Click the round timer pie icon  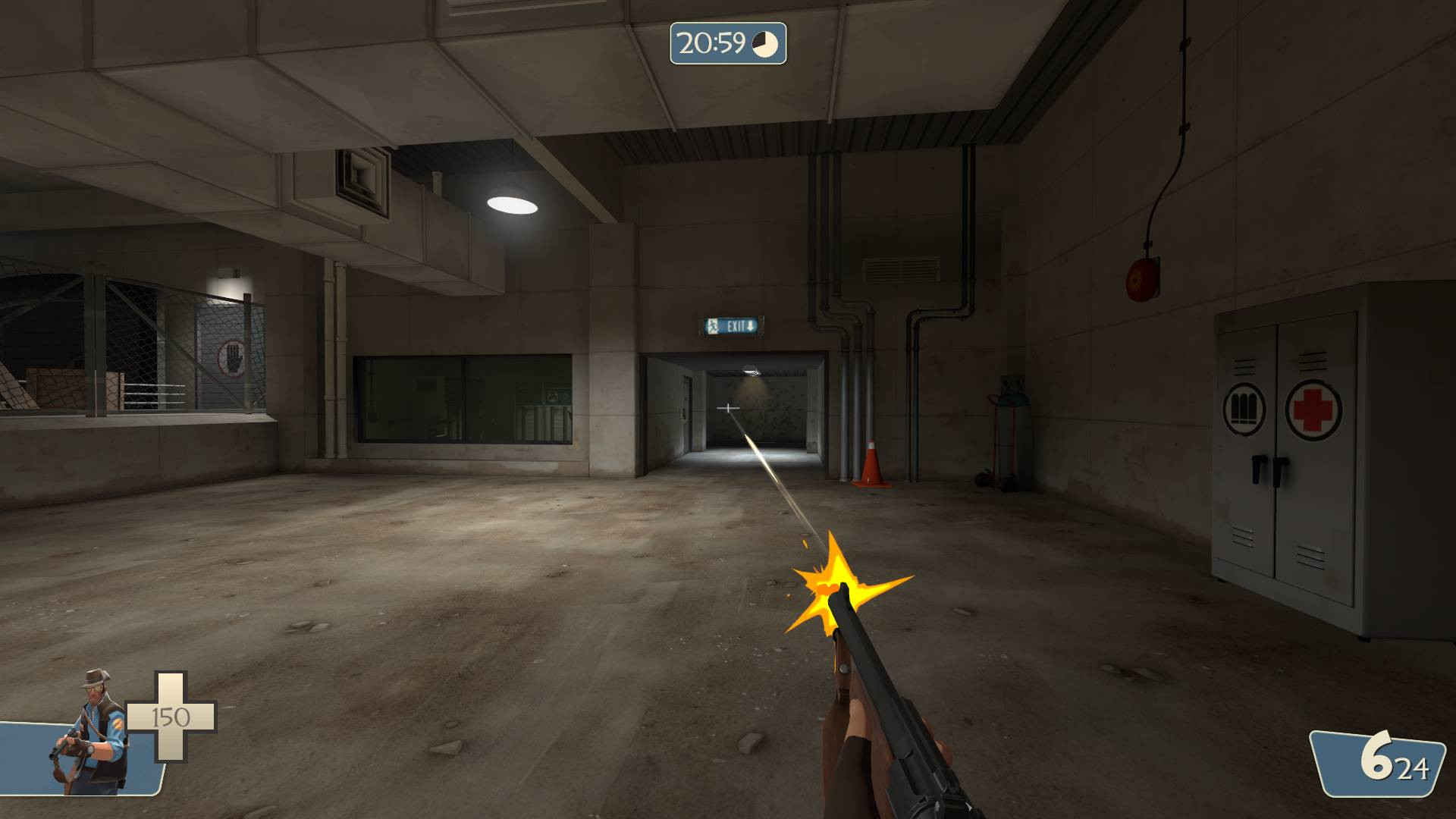click(x=764, y=43)
